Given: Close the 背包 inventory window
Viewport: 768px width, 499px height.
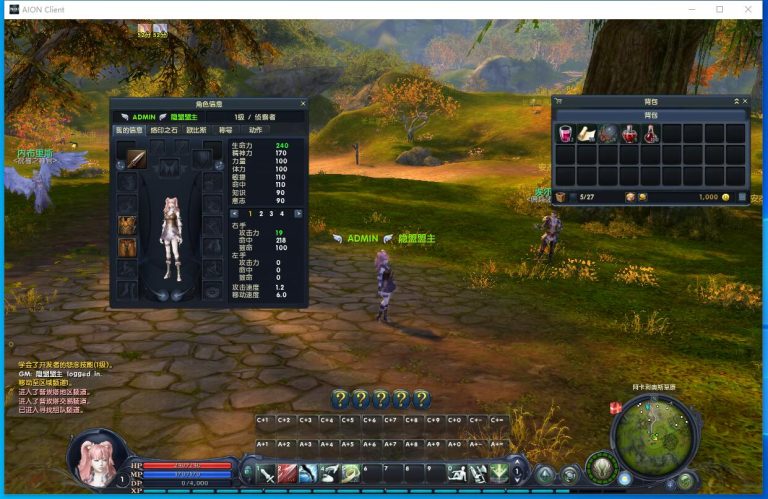Looking at the screenshot, I should (744, 101).
